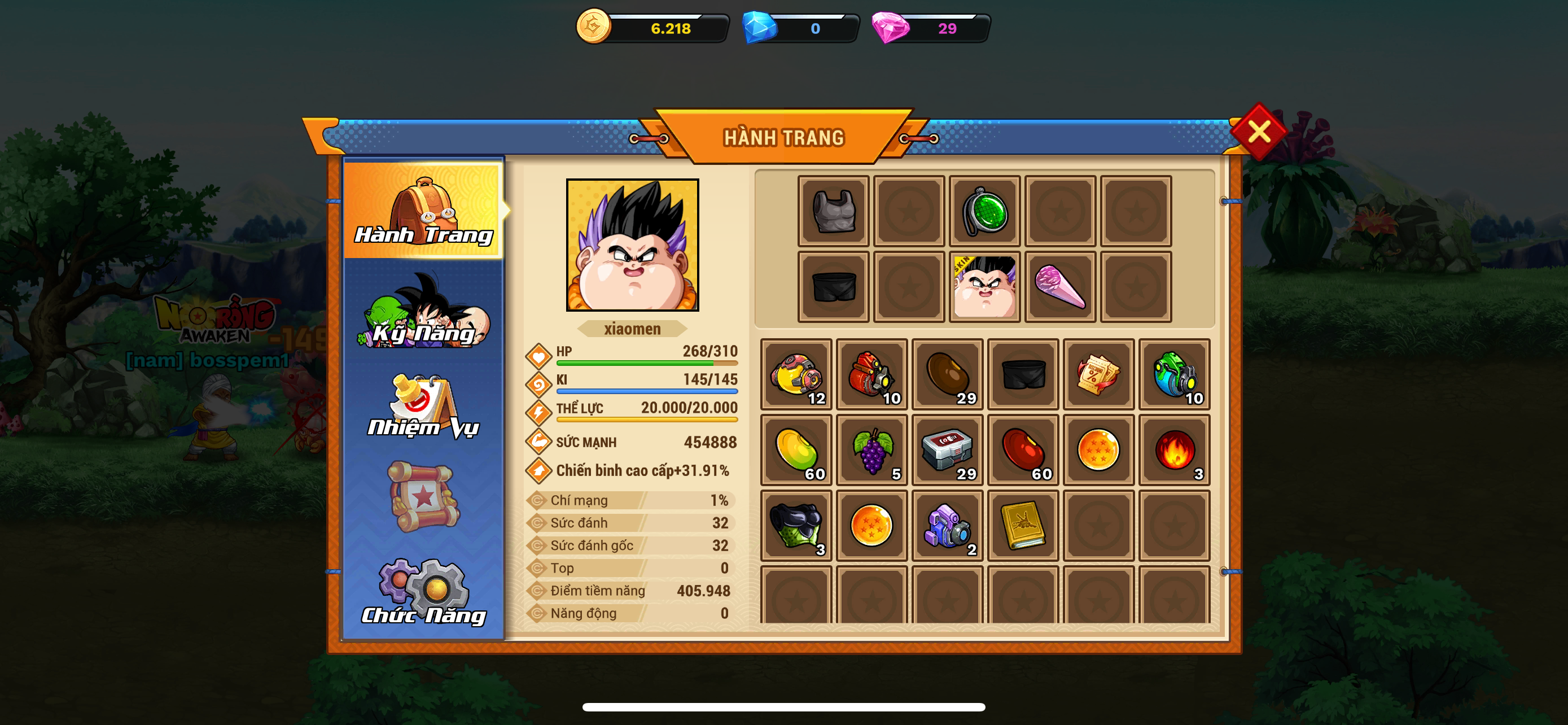
Task: Select the purple camera item
Action: point(948,526)
